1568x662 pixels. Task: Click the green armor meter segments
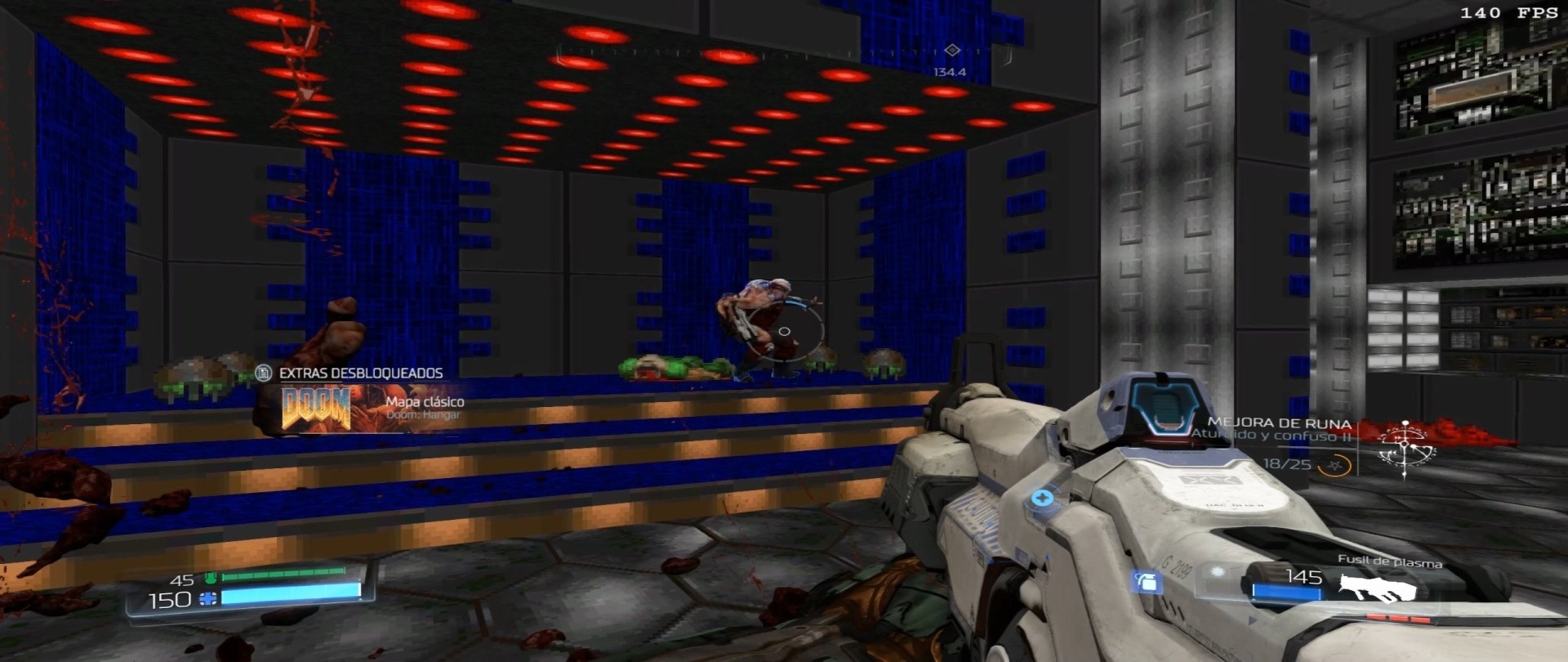(x=283, y=575)
